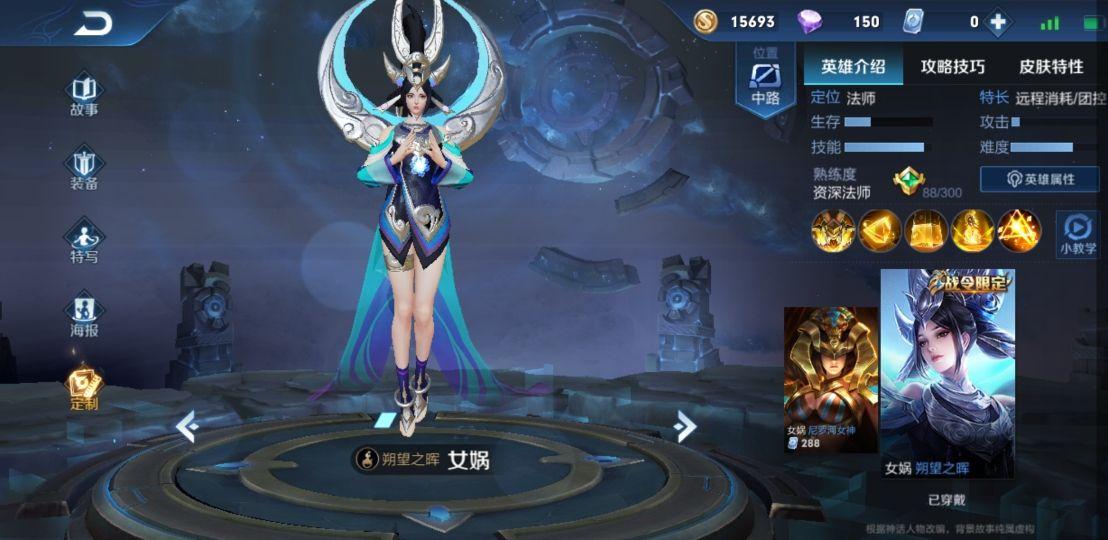This screenshot has width=1108, height=540.
Task: Switch to previous hero with left arrow
Action: tap(187, 427)
